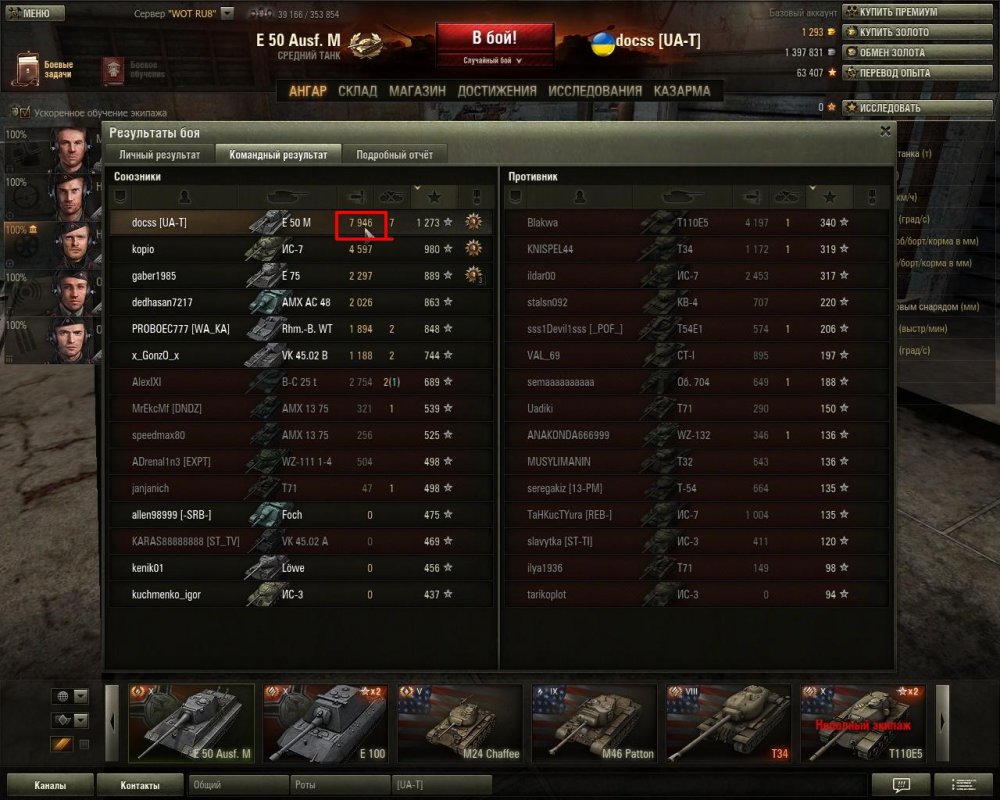The width and height of the screenshot is (1000, 800).
Task: Open the main Меню button
Action: tap(34, 14)
